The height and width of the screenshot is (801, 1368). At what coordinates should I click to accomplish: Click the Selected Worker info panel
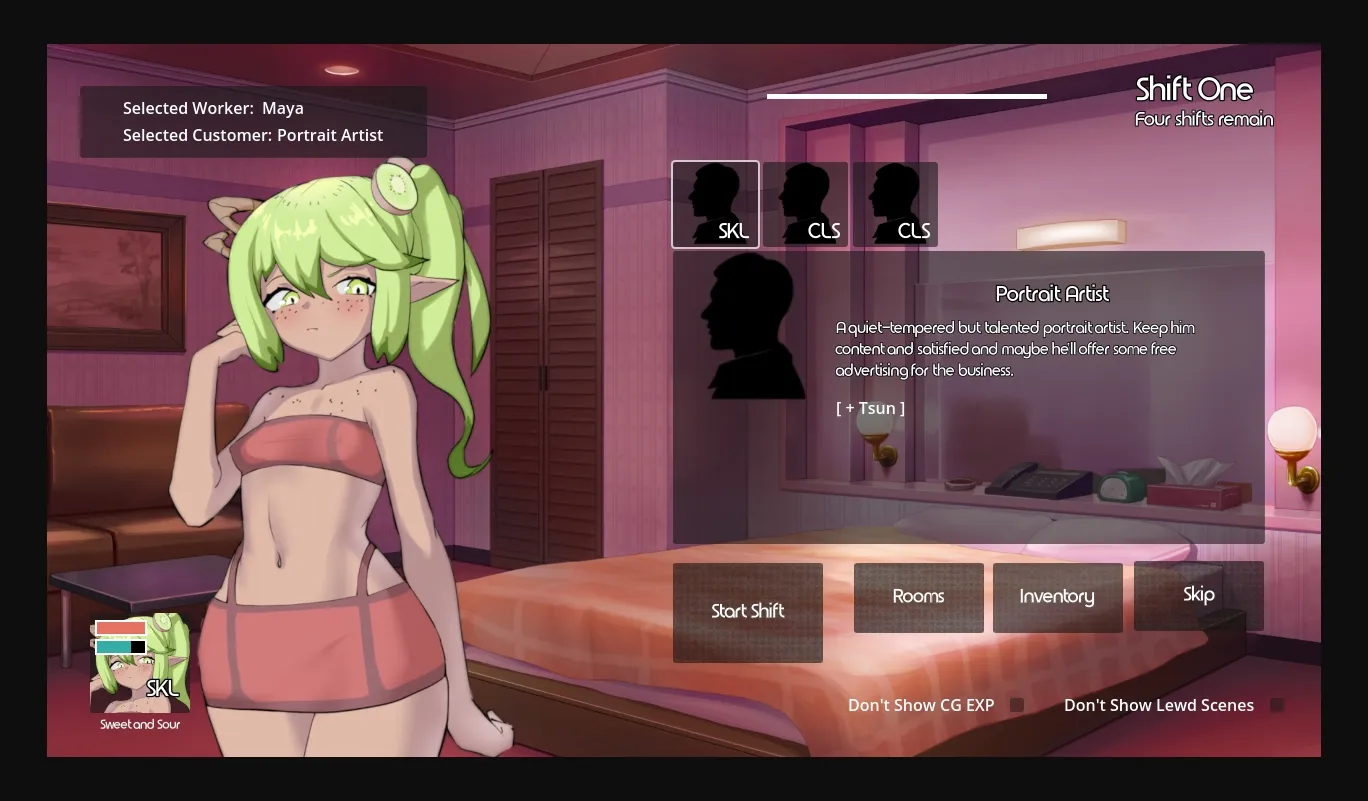click(x=252, y=121)
